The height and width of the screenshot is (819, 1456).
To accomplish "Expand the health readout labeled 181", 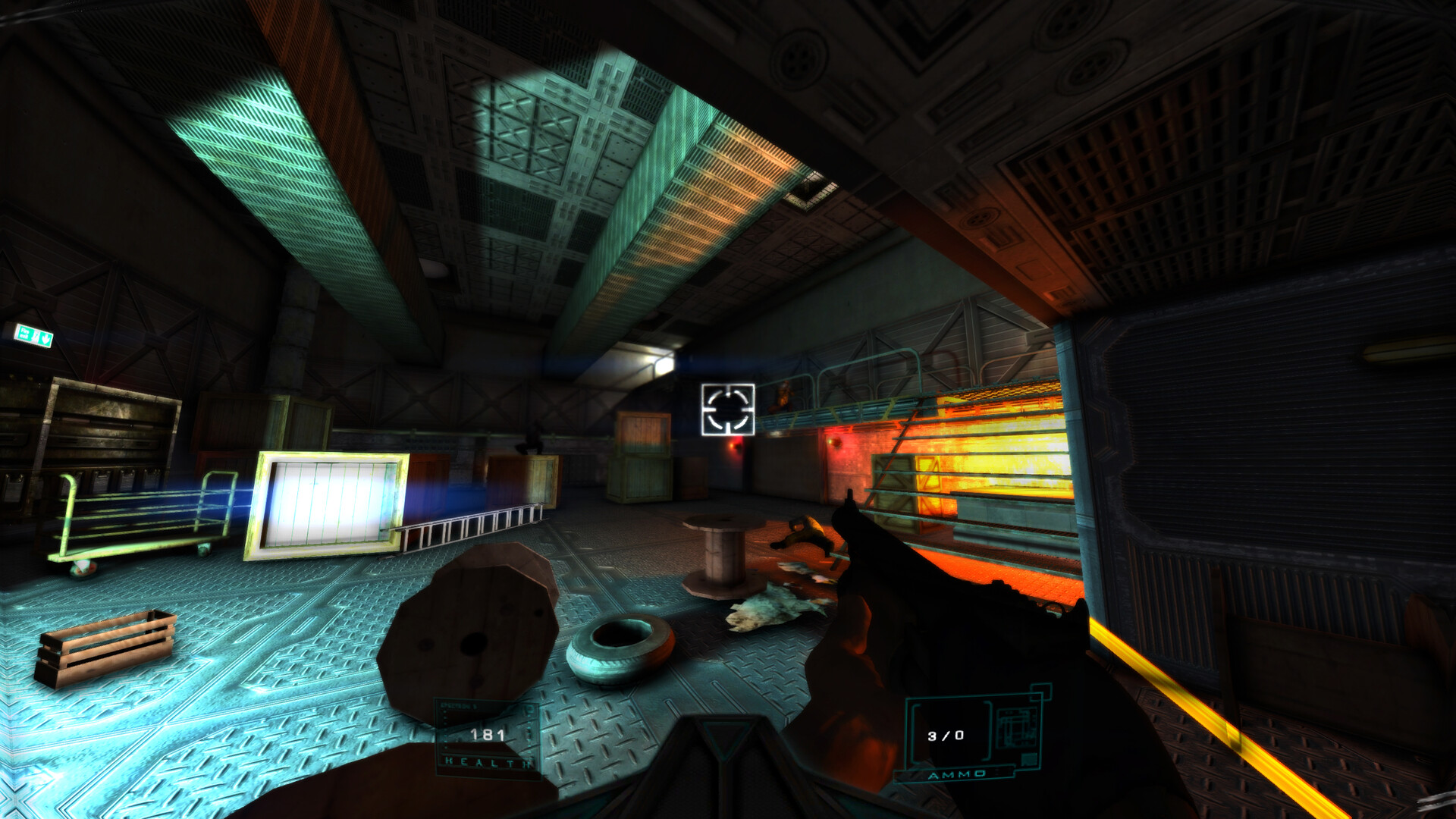I will (x=488, y=733).
